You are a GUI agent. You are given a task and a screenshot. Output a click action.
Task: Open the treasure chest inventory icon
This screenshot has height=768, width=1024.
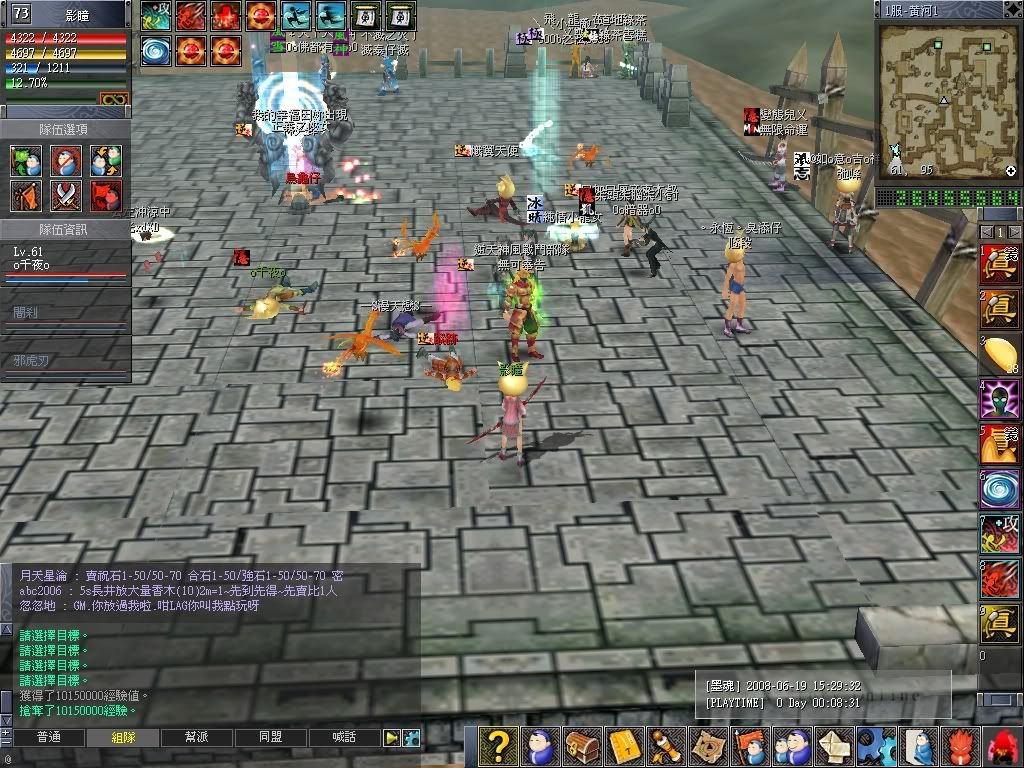click(580, 747)
